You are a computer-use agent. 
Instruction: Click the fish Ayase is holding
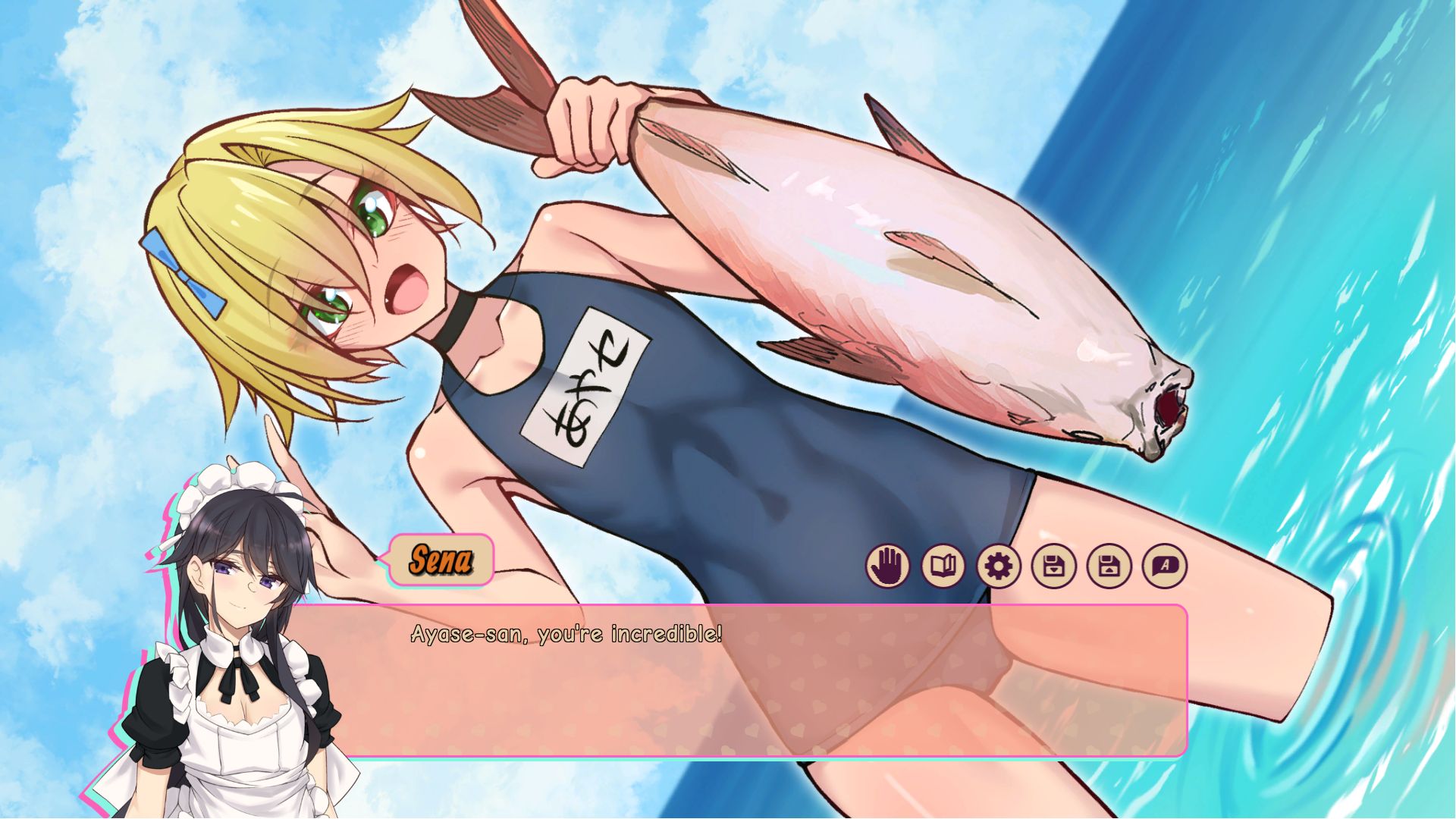coord(872,265)
